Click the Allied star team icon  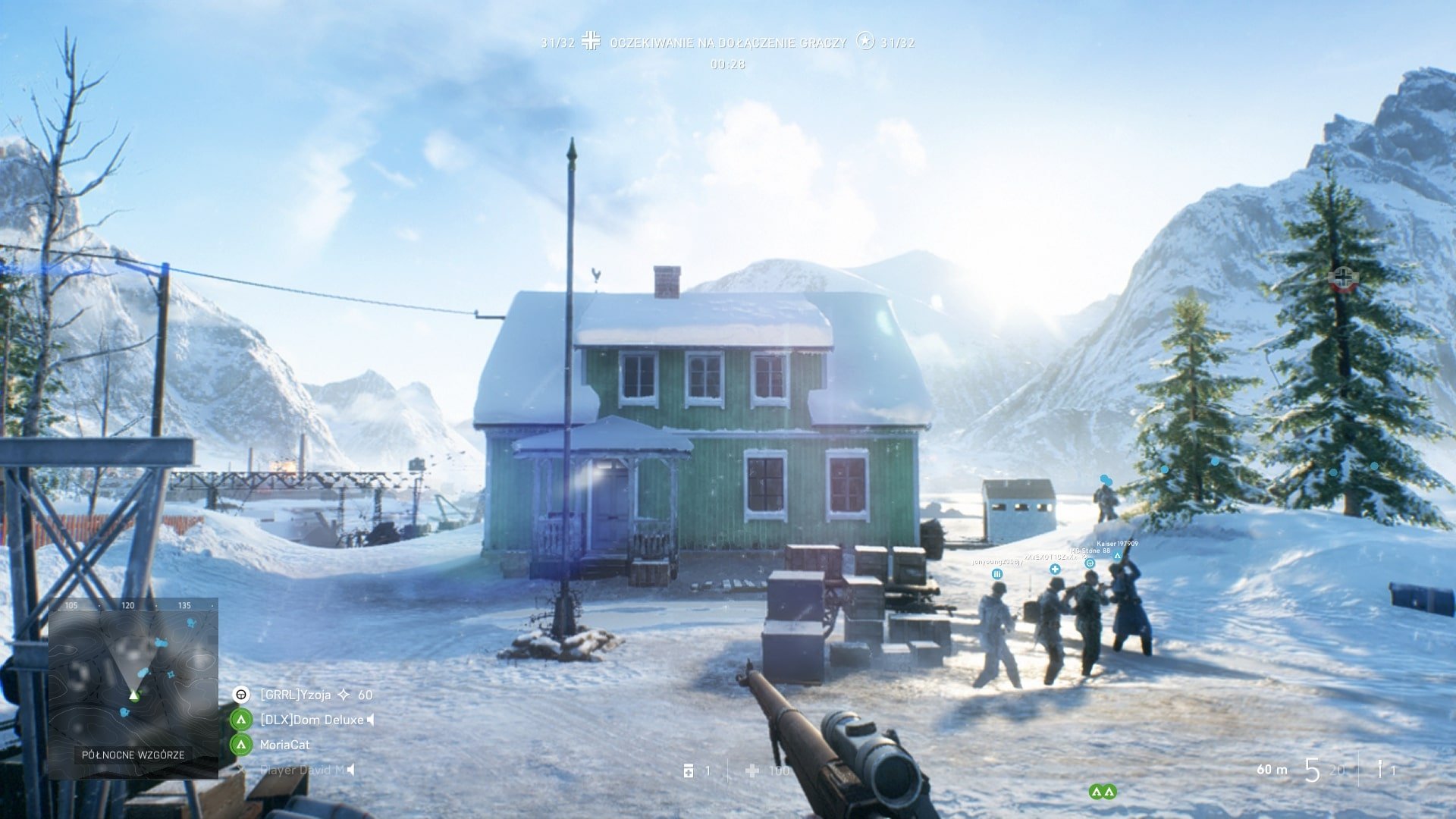tap(864, 42)
